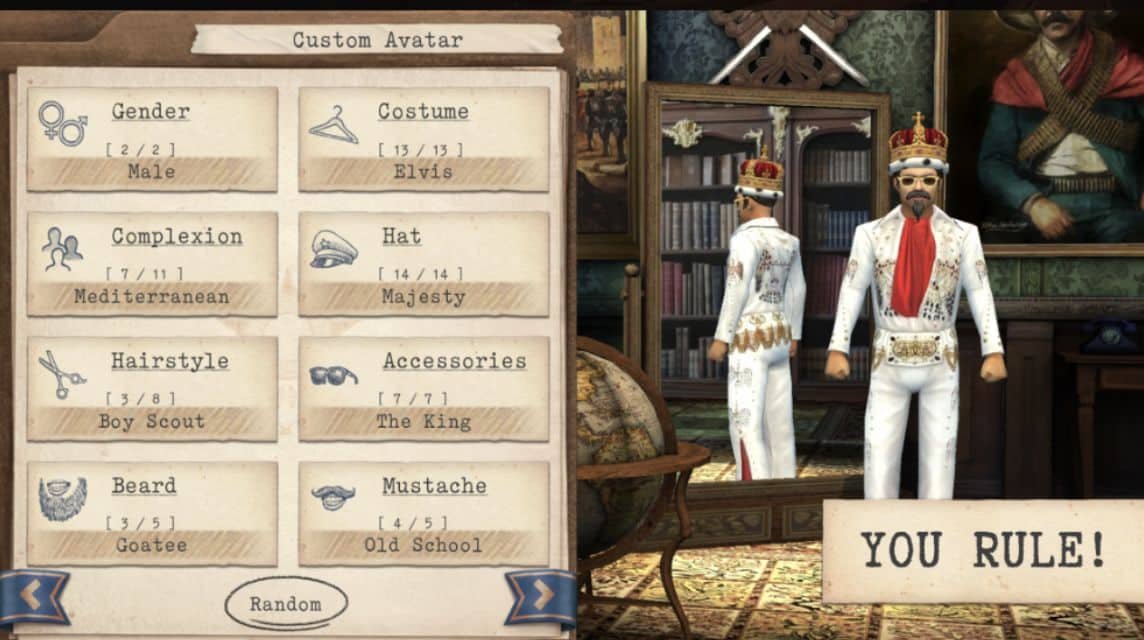Click the Random avatar button
1144x640 pixels.
tap(286, 604)
